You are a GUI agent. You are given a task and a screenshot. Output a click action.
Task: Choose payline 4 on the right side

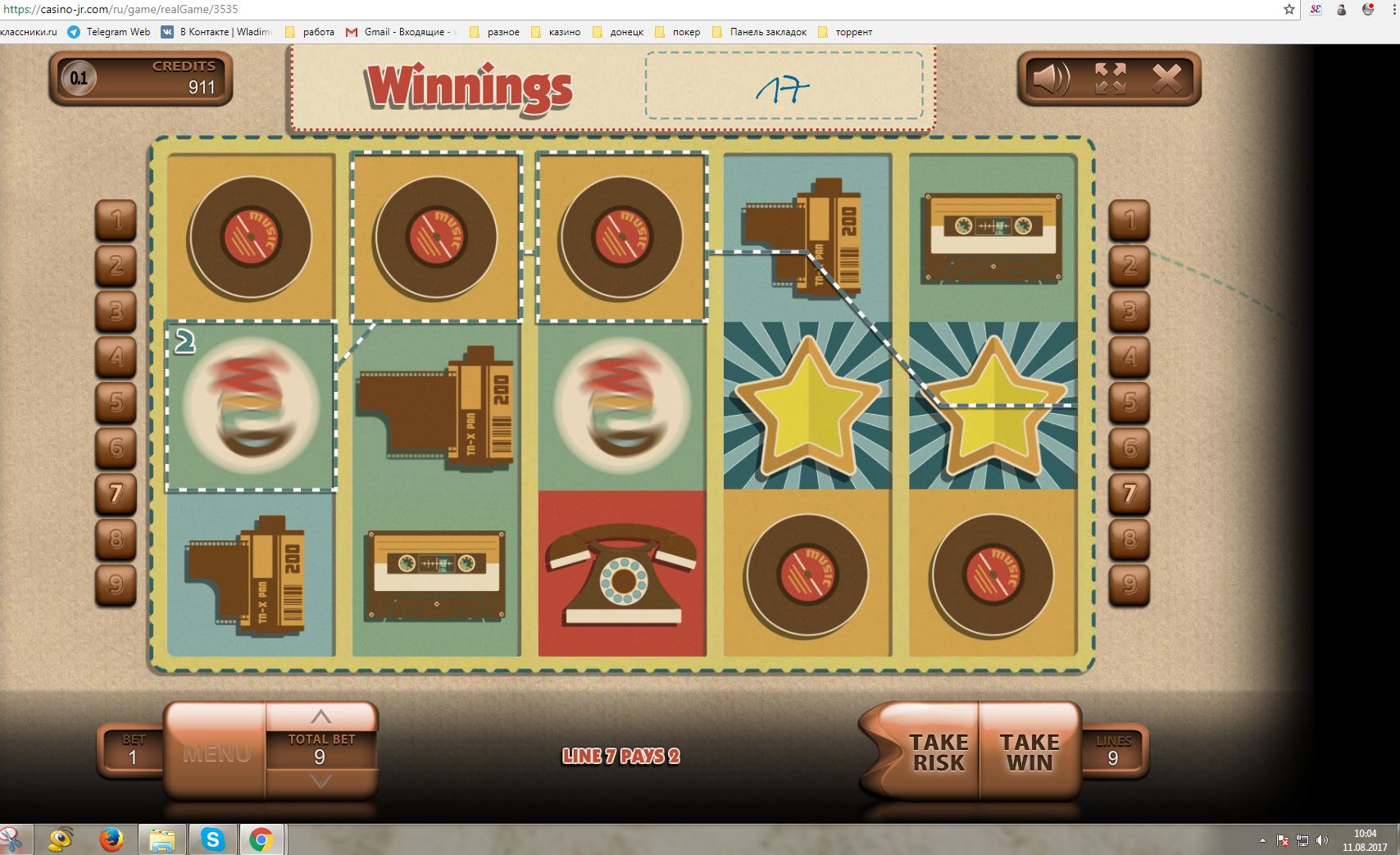point(1130,357)
